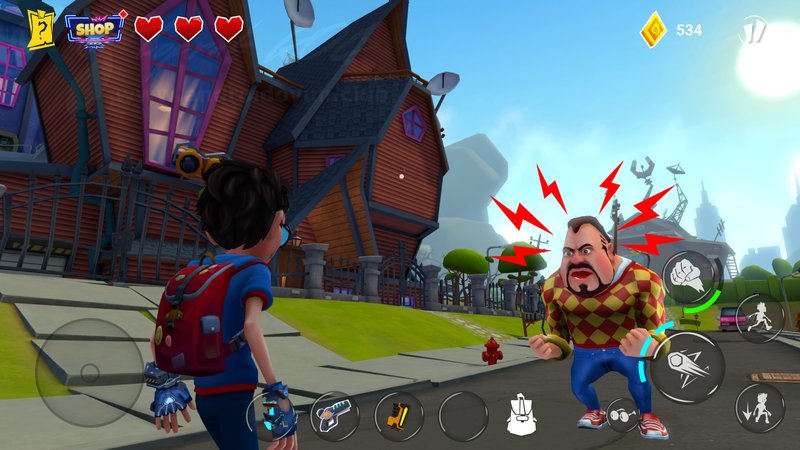Pause the game with the pause button
The image size is (800, 450).
753,30
